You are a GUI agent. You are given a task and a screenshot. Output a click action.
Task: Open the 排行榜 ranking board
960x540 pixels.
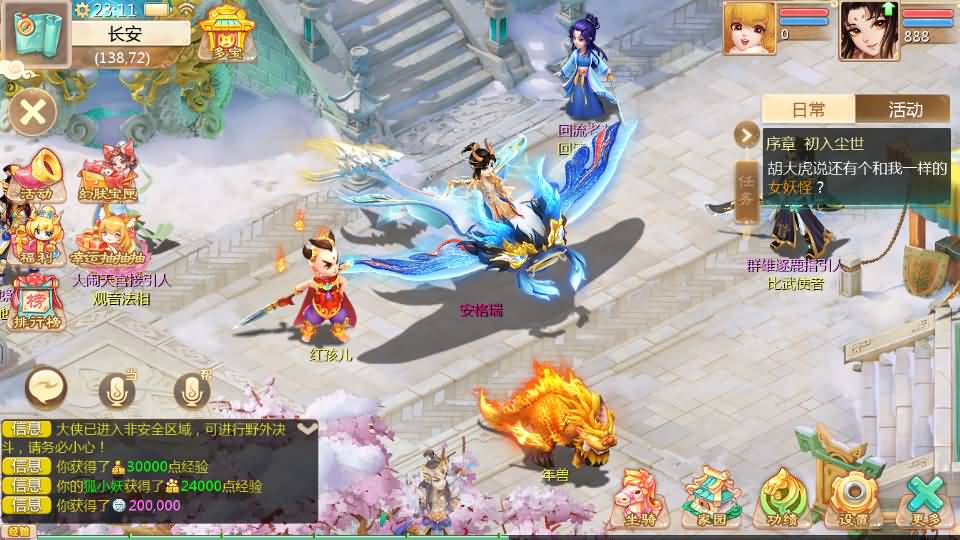[x=37, y=303]
